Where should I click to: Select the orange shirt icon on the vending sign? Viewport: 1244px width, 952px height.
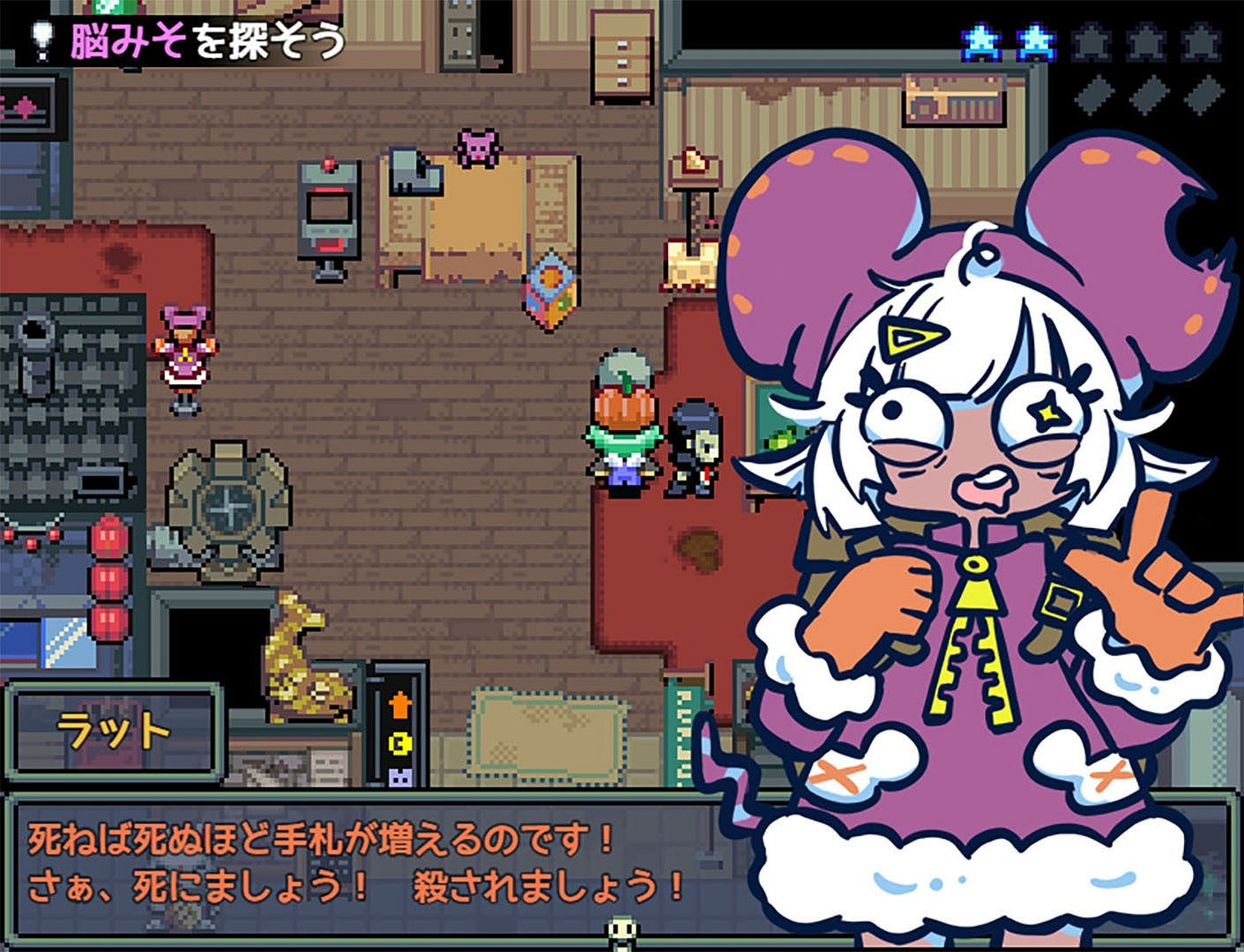(399, 705)
